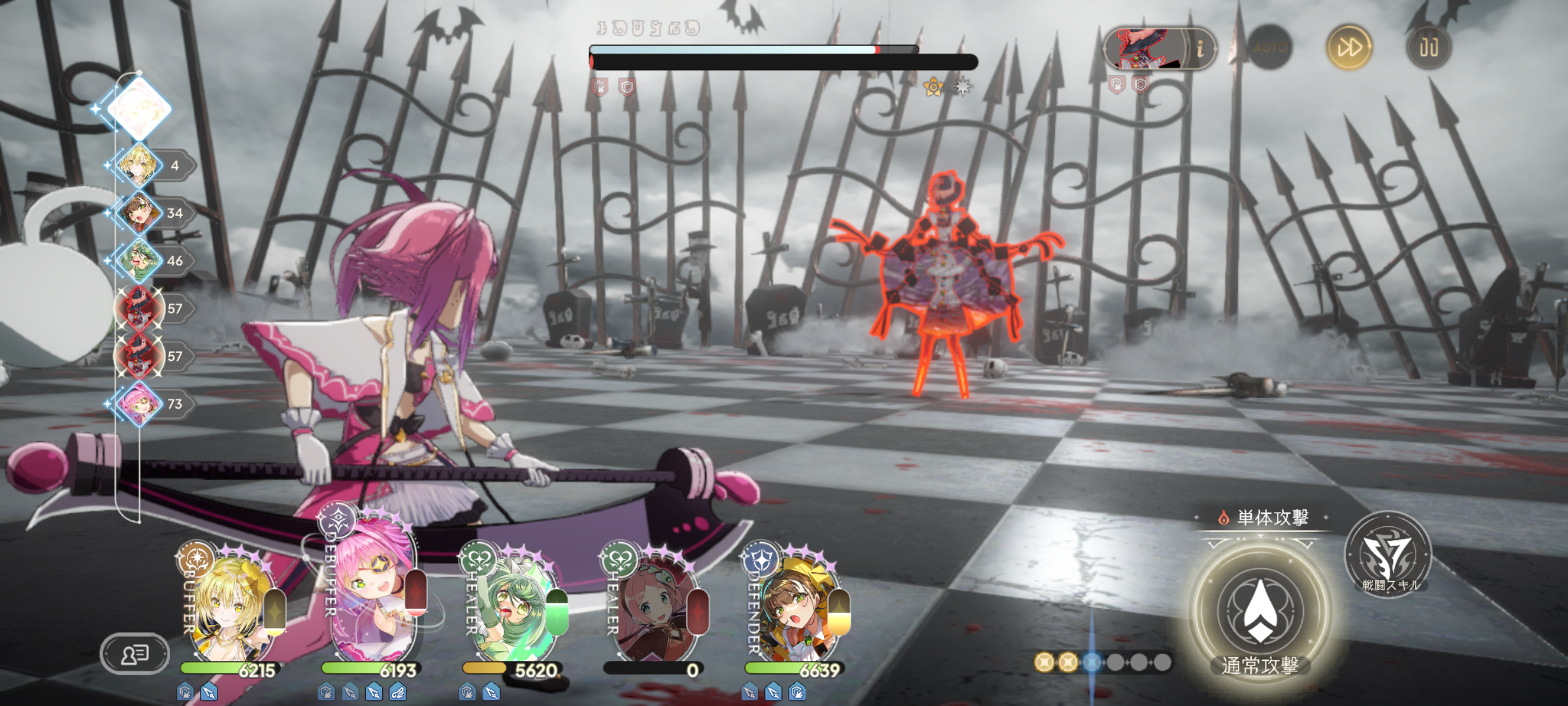Open the enemy info panel
Image resolution: width=1568 pixels, height=706 pixels.
click(x=1199, y=48)
